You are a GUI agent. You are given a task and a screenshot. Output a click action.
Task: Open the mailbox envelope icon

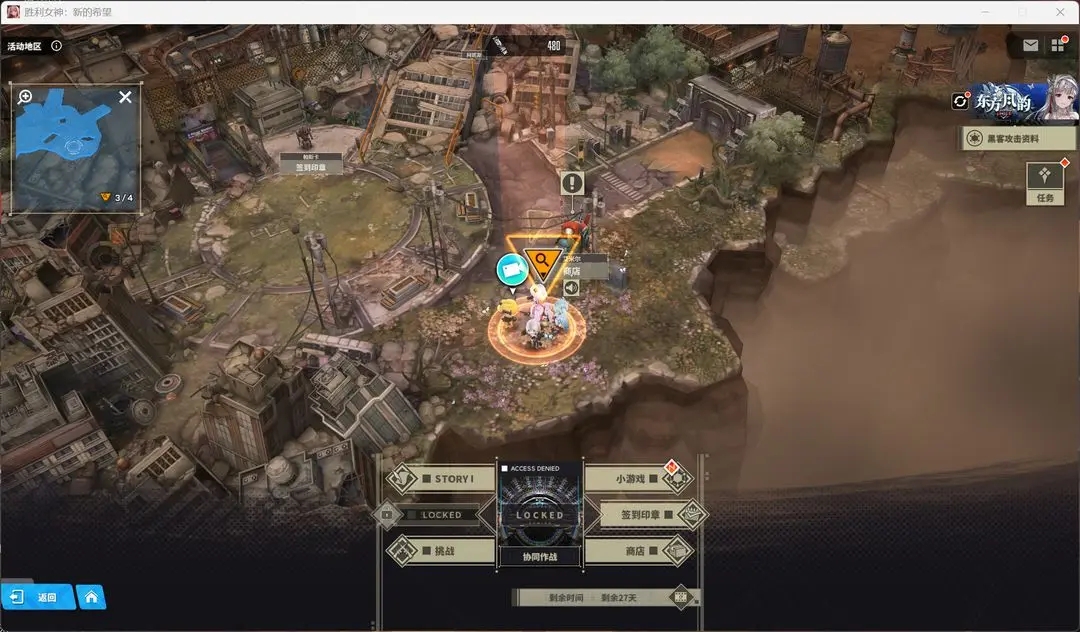coord(1030,45)
